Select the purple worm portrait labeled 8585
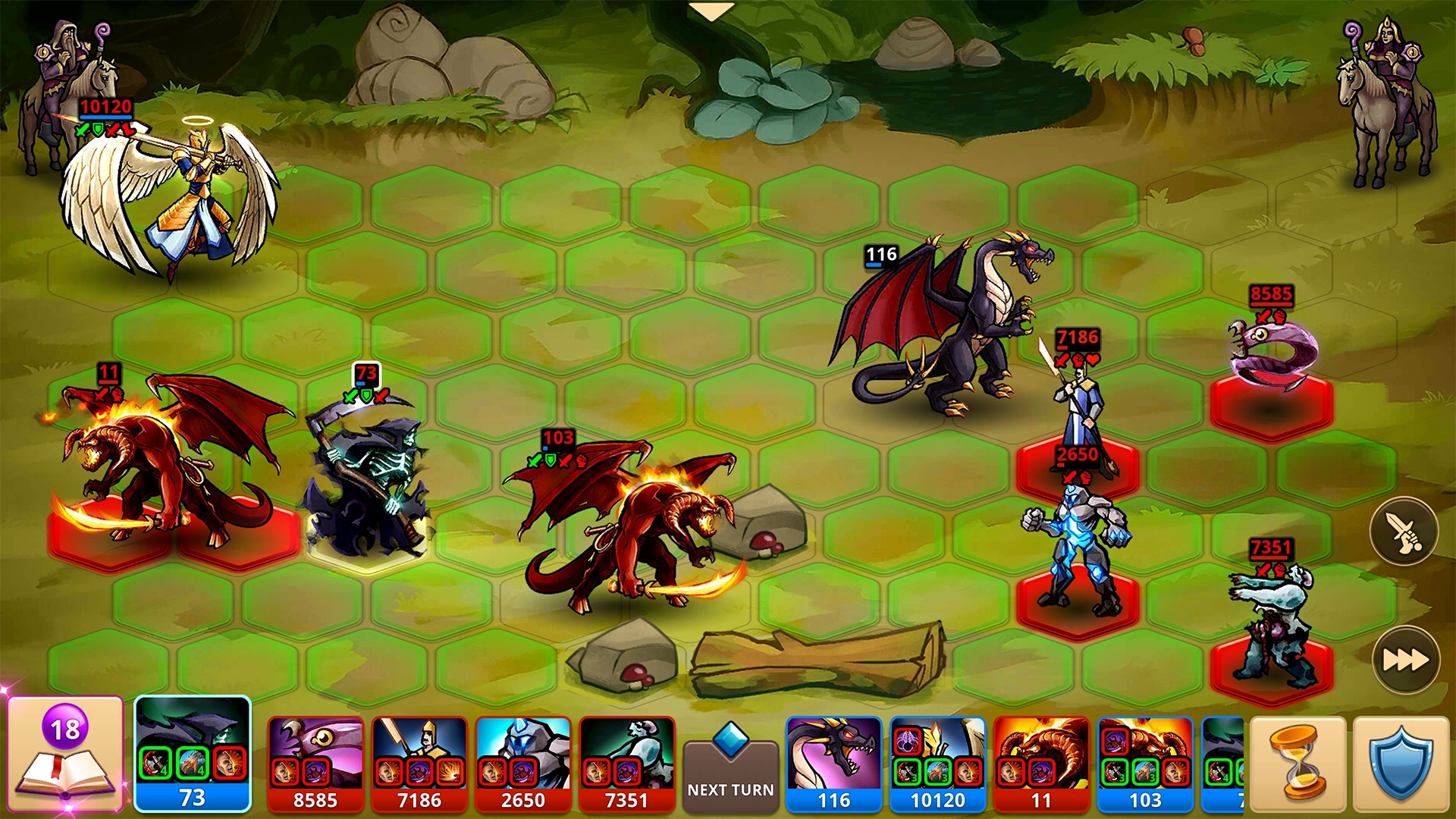The image size is (1456, 819). [x=315, y=763]
